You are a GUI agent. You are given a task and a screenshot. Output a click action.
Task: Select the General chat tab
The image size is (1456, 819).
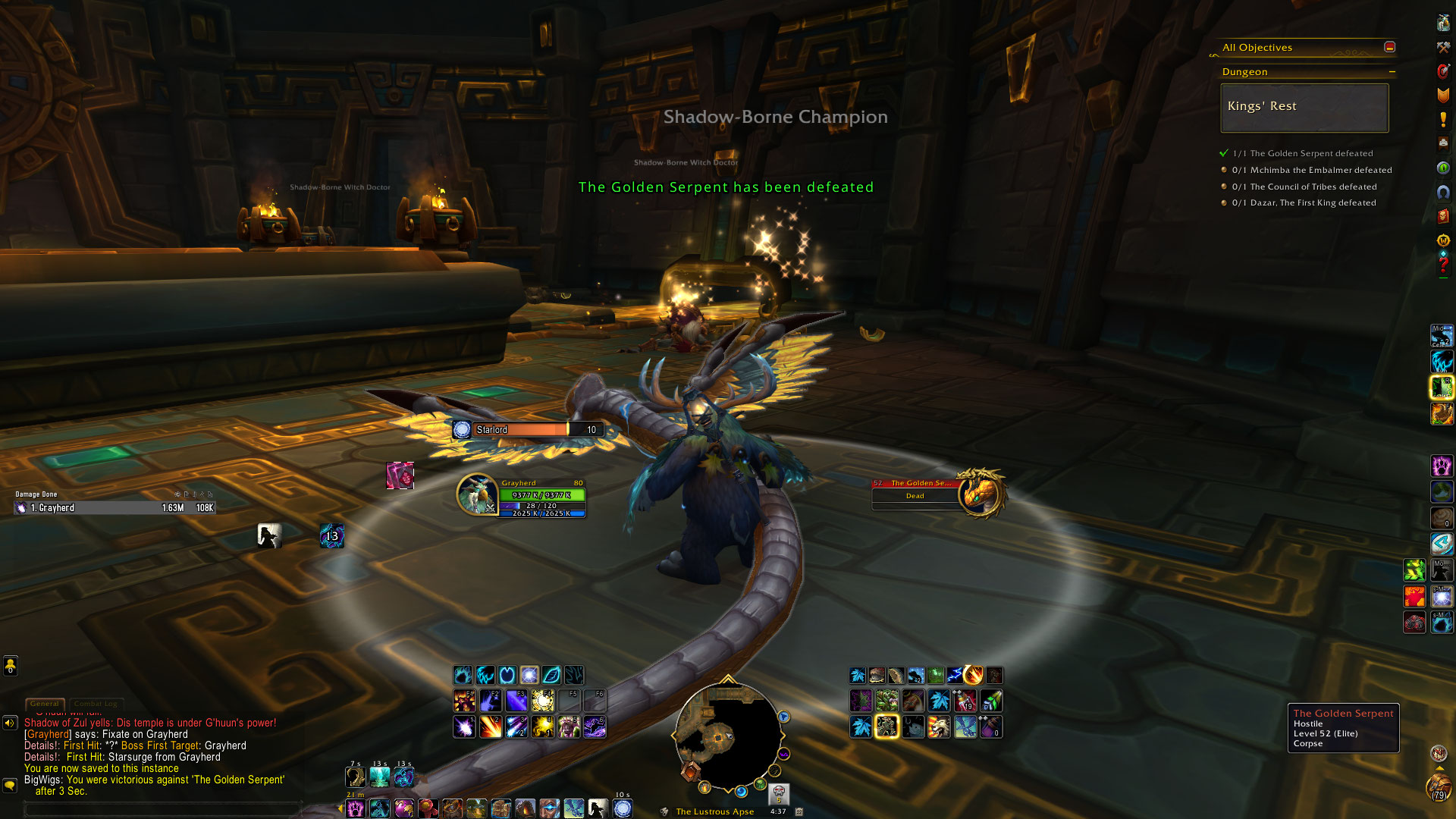point(45,704)
